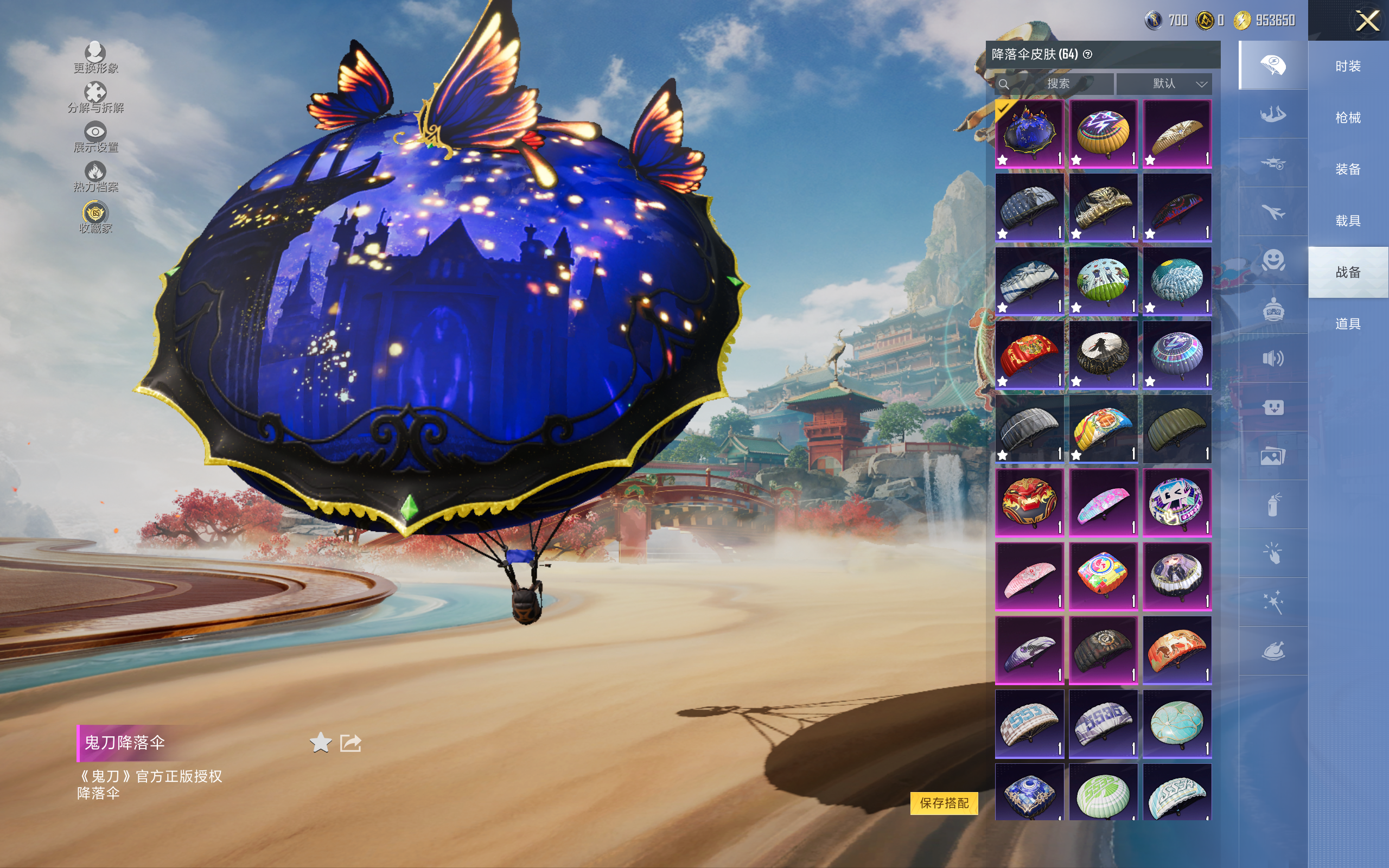Viewport: 1389px width, 868px height.
Task: Open the 默认 sort dropdown
Action: [1164, 84]
